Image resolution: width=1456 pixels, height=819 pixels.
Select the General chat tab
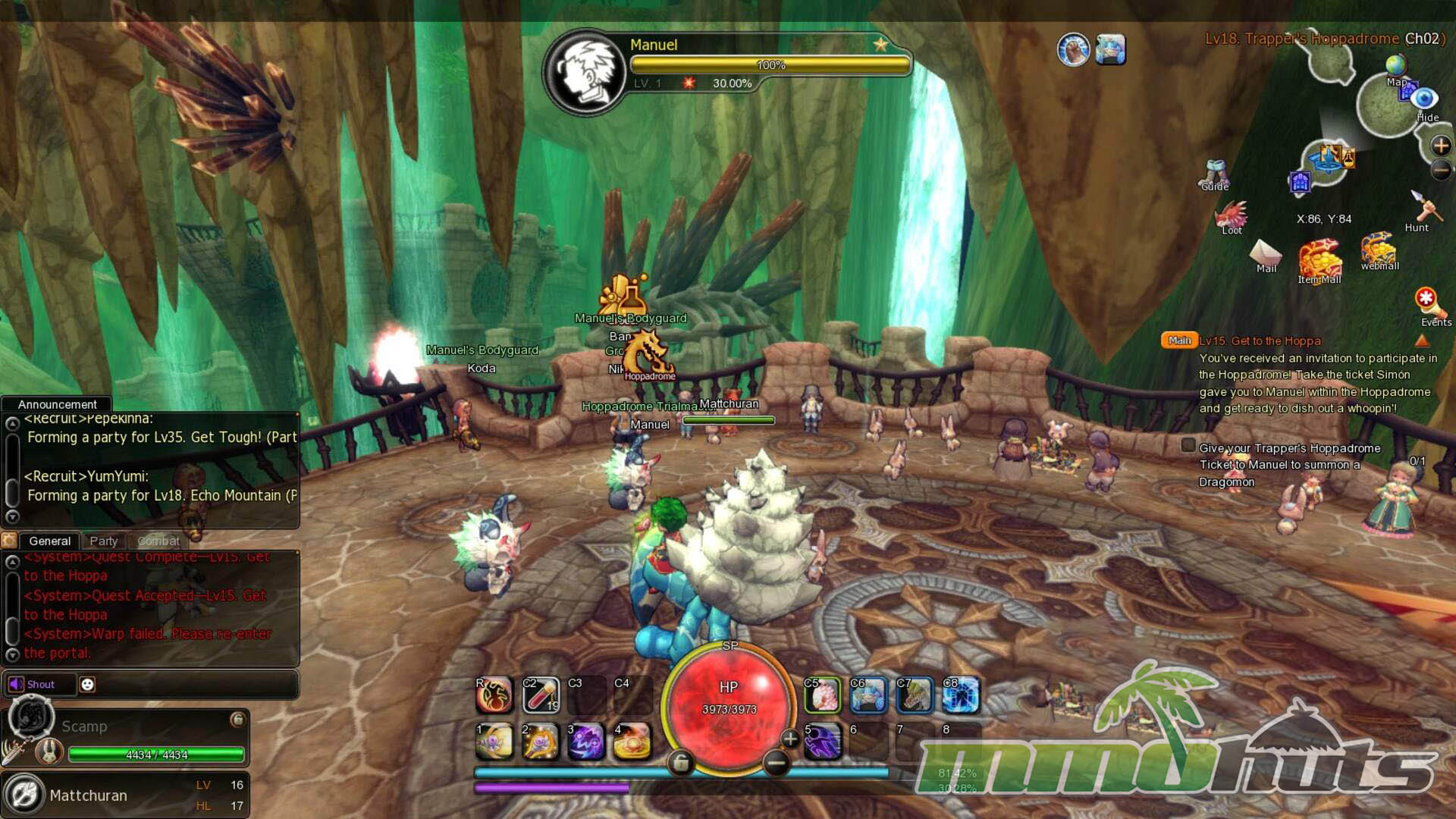pos(50,541)
